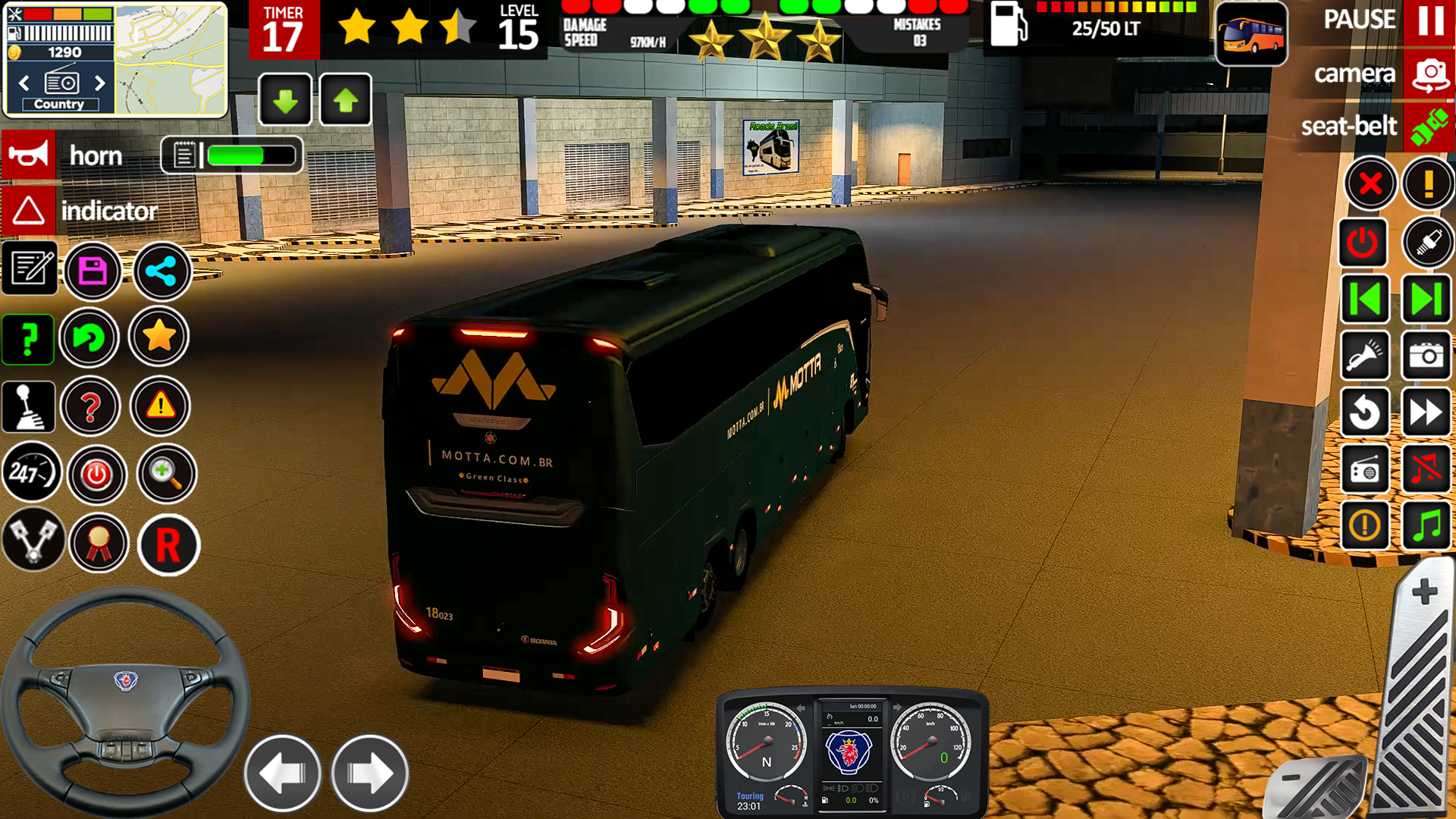The width and height of the screenshot is (1456, 819).
Task: Select the gear shift lever icon
Action: pos(29,407)
